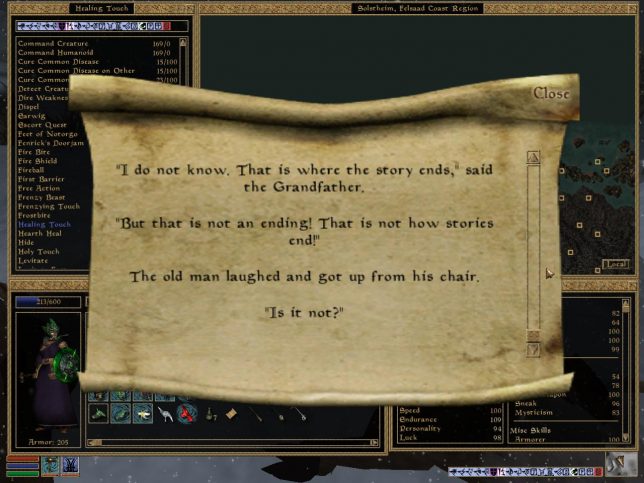Click the scroll's down arrow button
Viewport: 644px width, 483px height.
point(533,351)
